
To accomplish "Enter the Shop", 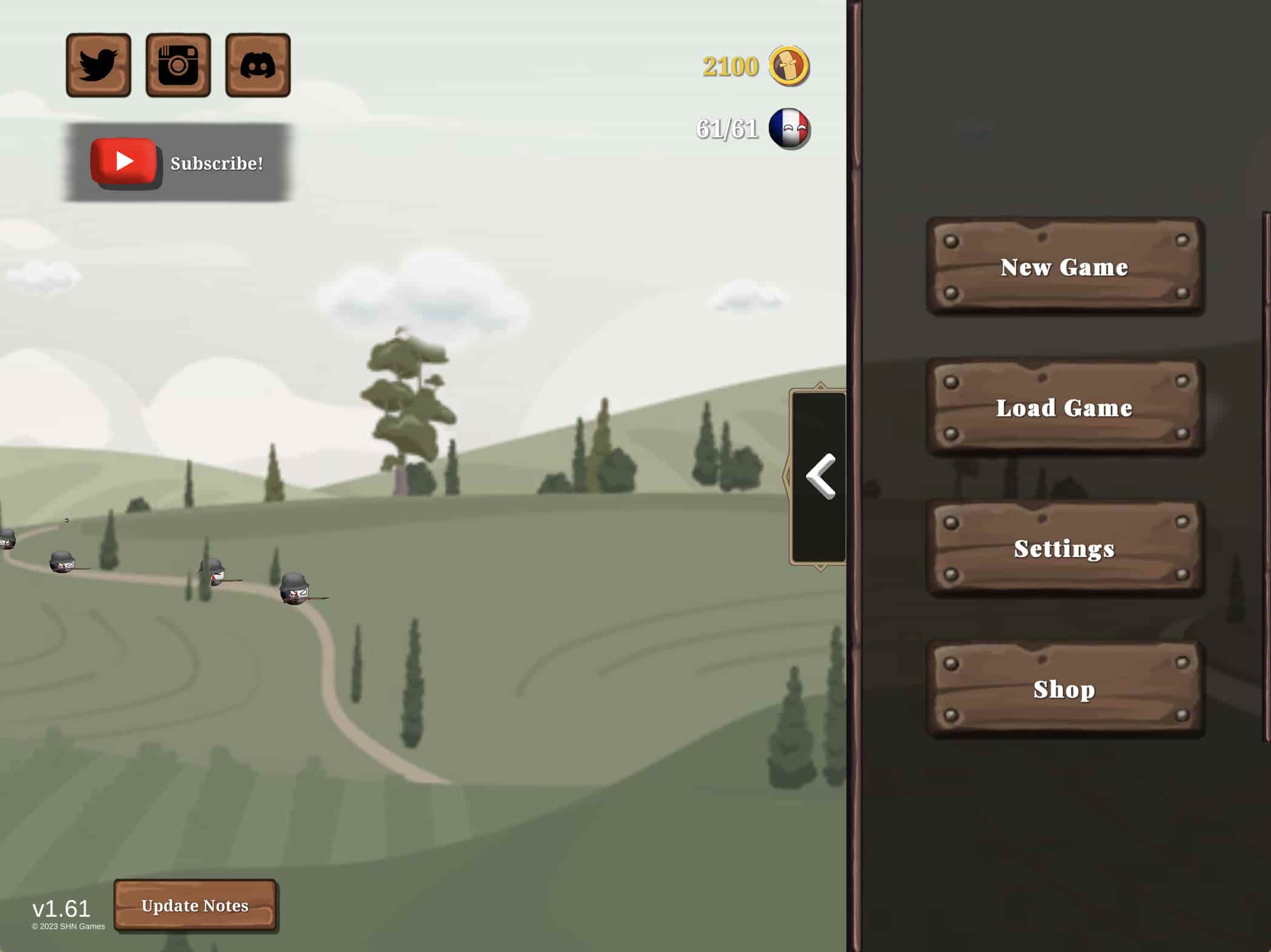I will [1064, 689].
